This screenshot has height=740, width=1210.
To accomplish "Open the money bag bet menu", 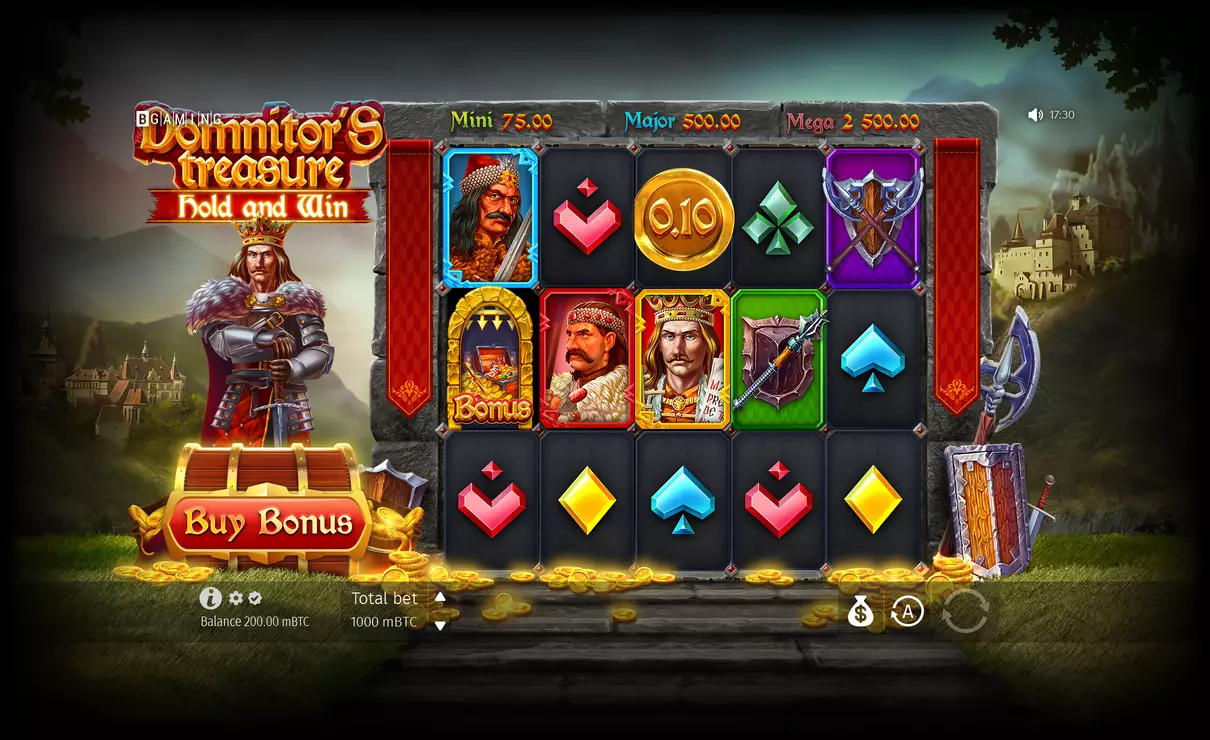I will (860, 611).
